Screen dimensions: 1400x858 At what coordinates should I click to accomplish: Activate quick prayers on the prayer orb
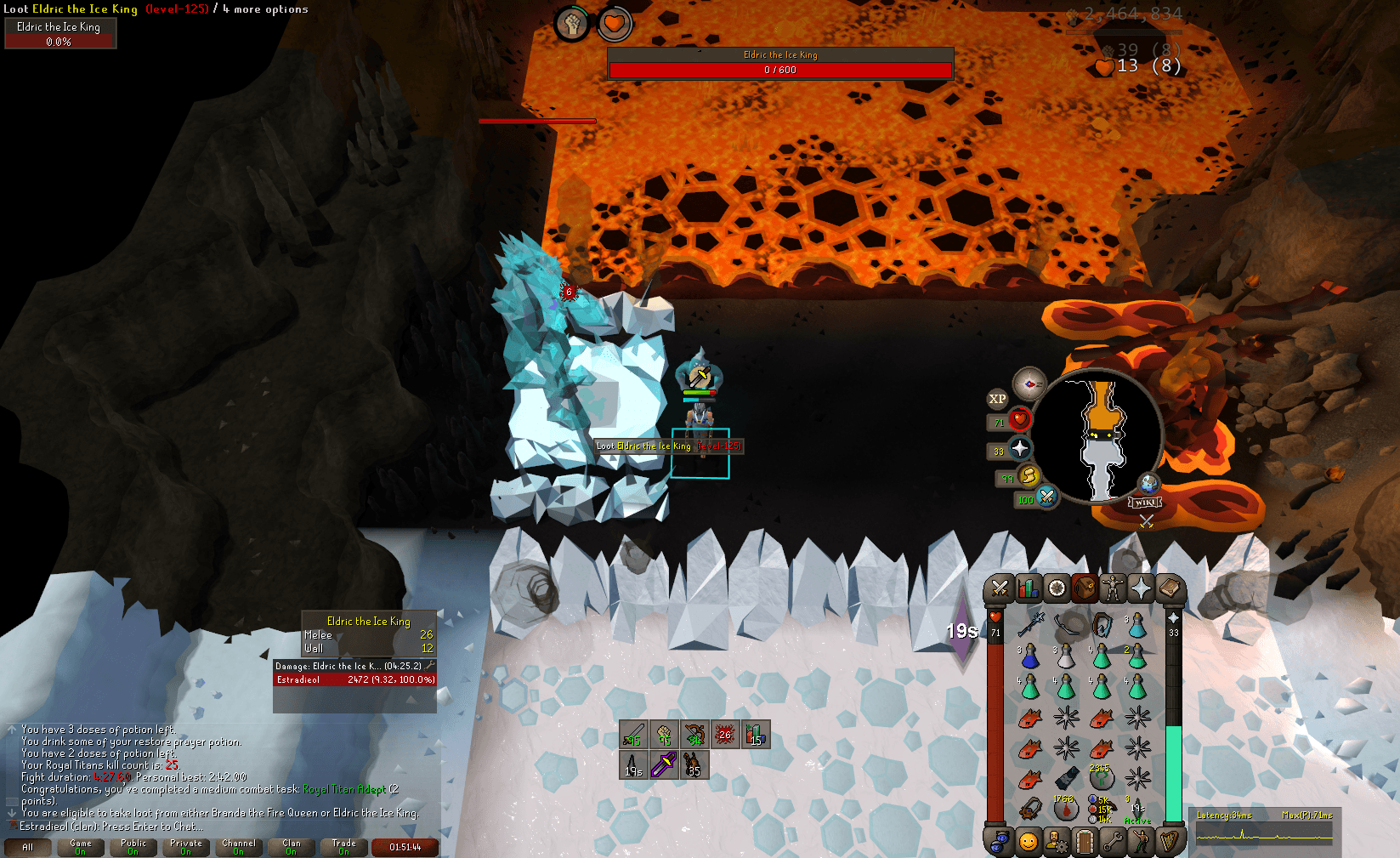(1020, 449)
